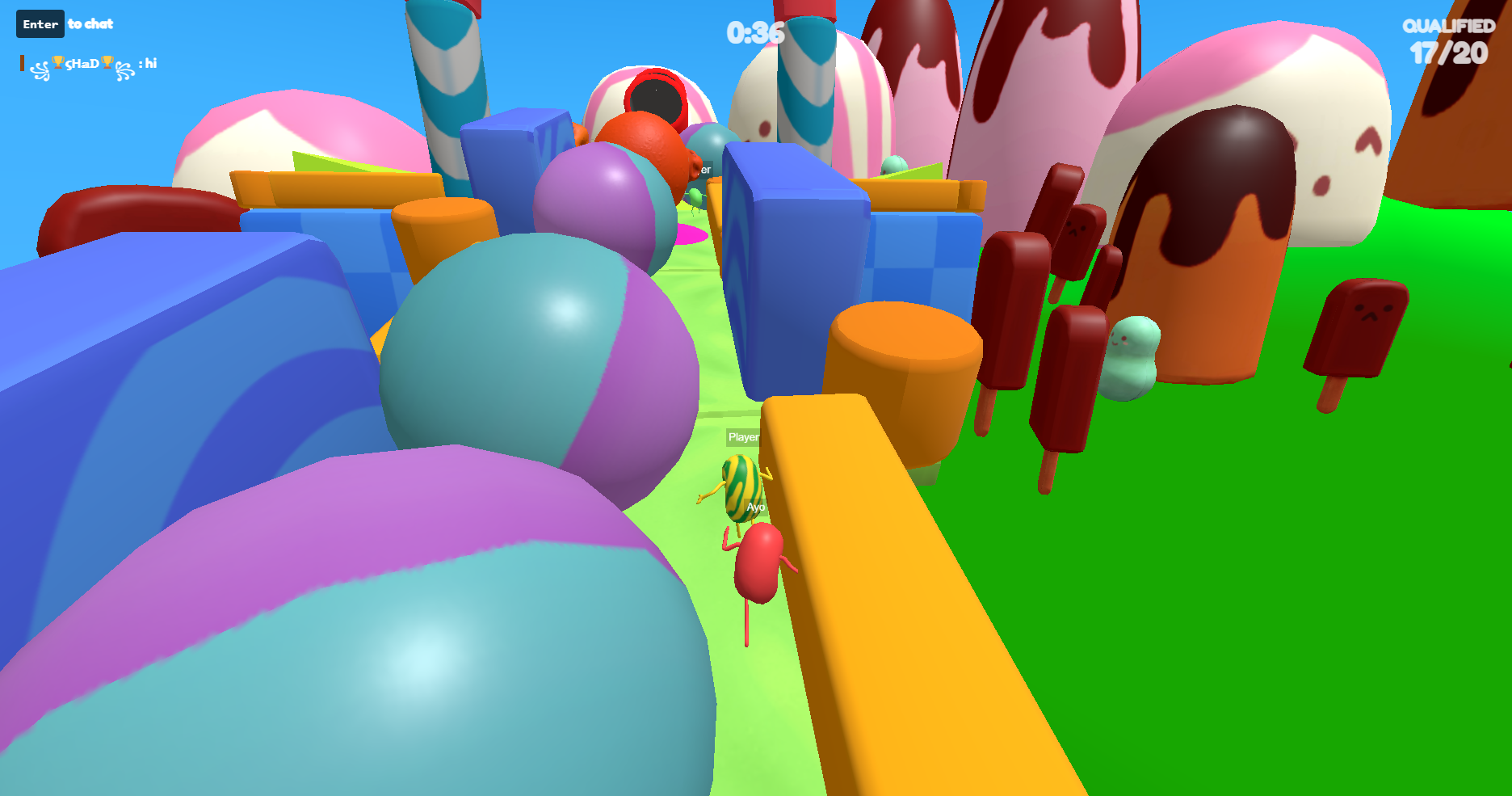This screenshot has width=1512, height=796.
Task: Click the QUALIFIED label
Action: point(1451,27)
